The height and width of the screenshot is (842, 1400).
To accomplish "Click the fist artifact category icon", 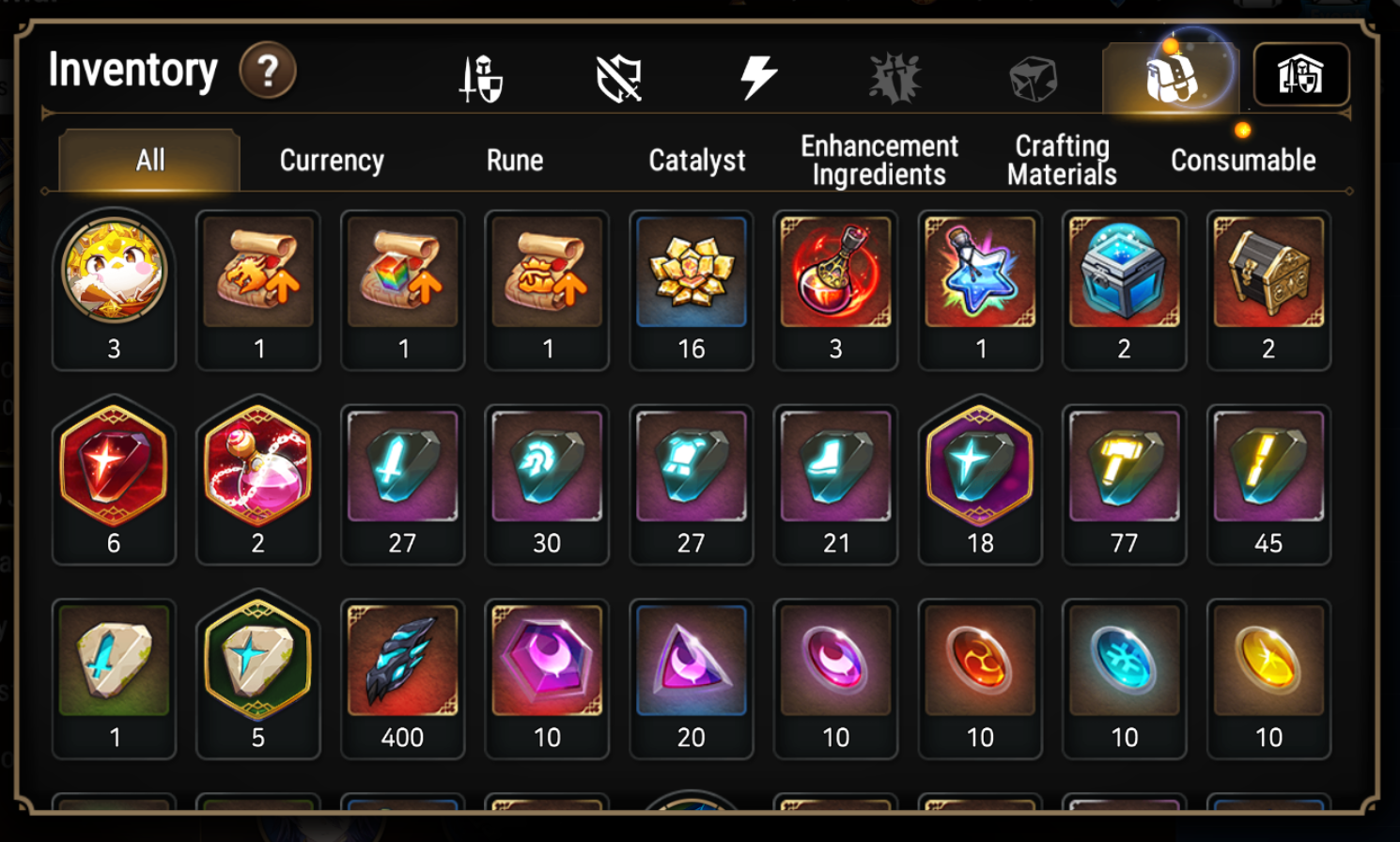I will 894,78.
